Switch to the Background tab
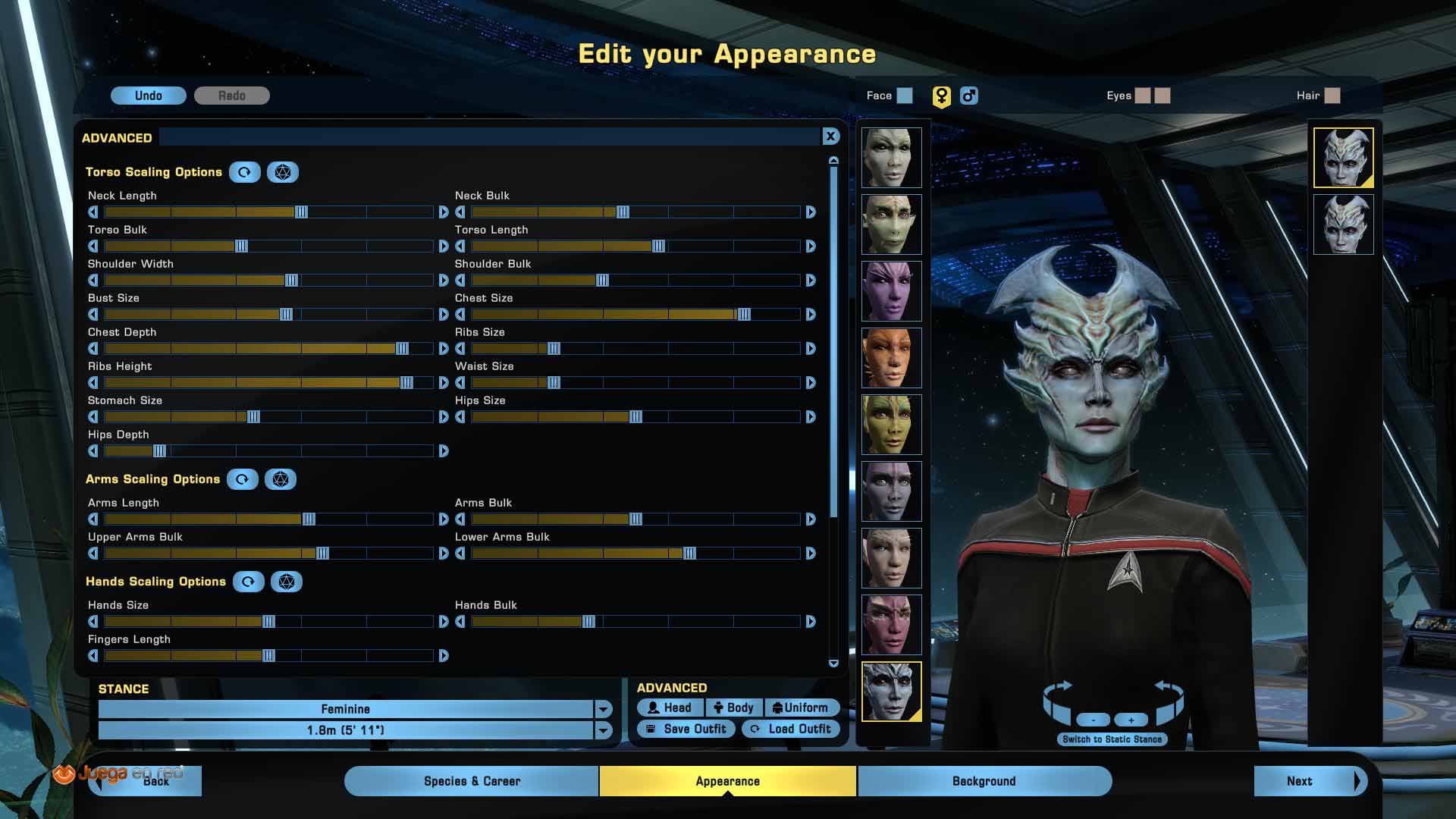 (x=984, y=781)
